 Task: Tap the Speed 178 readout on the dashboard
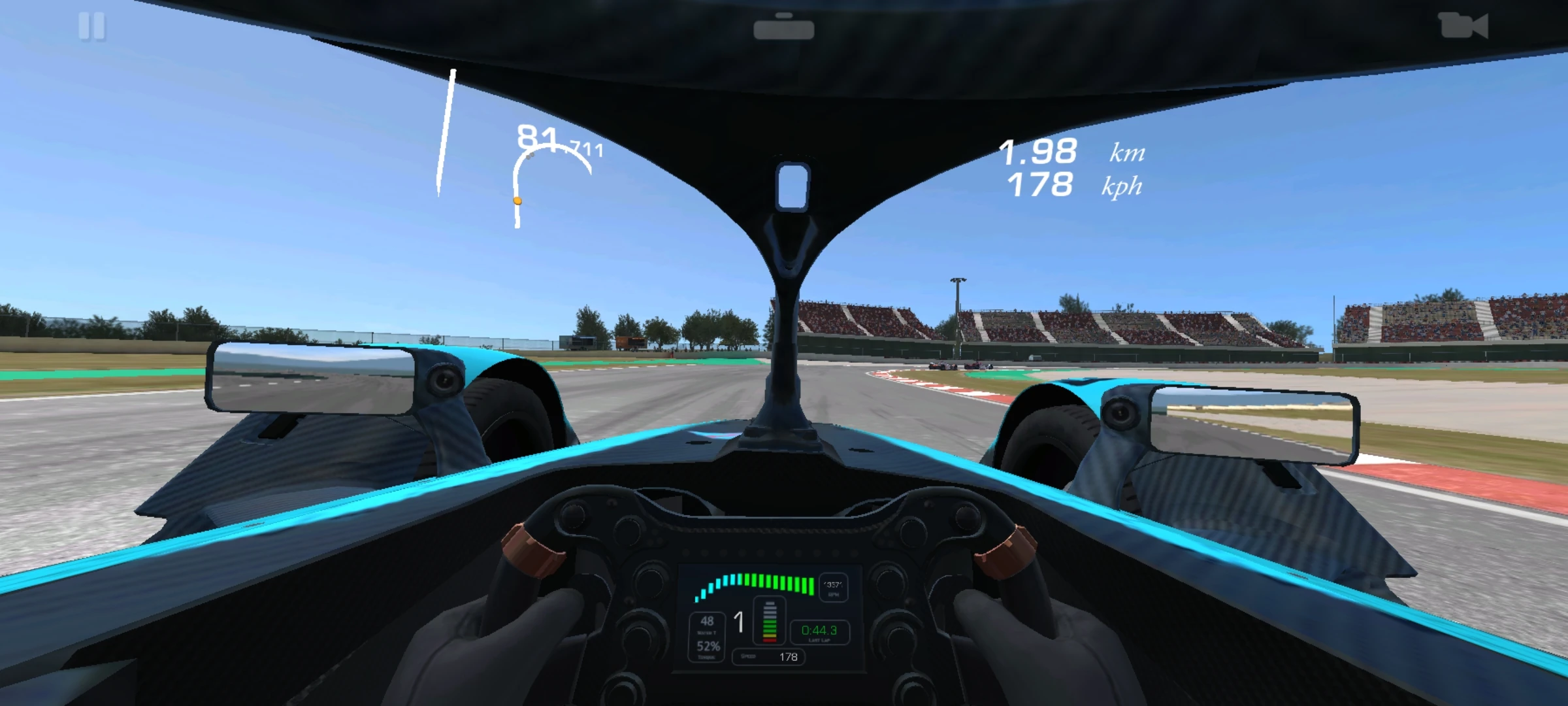pyautogui.click(x=768, y=656)
